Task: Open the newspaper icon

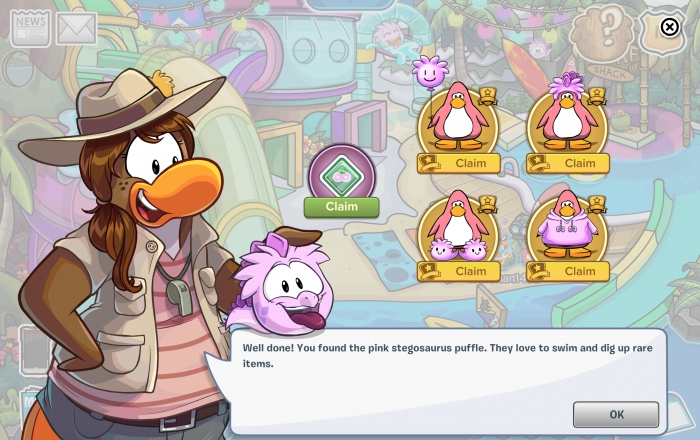Action: pos(30,28)
